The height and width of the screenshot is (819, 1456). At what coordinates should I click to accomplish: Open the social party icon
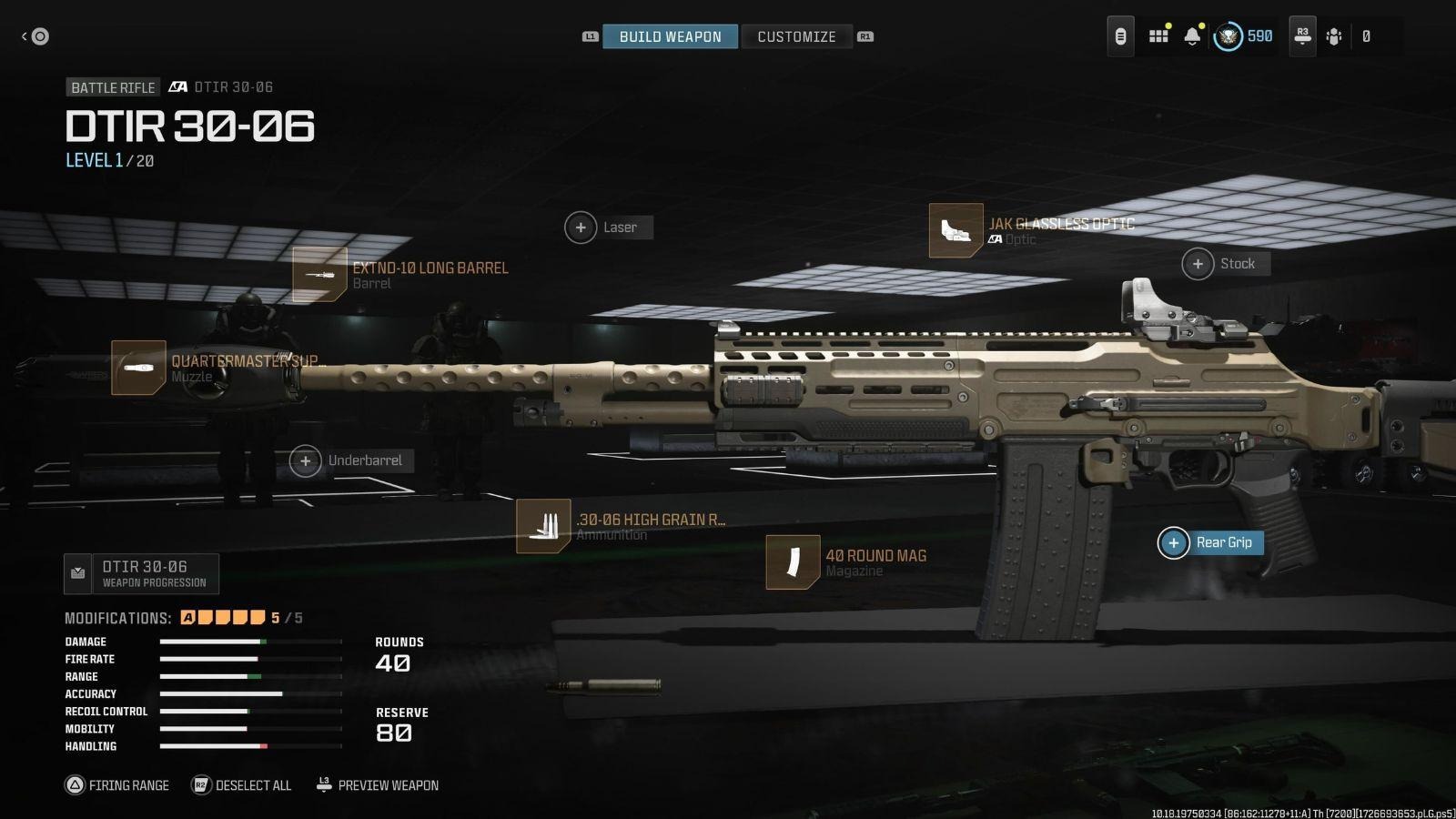click(1334, 36)
